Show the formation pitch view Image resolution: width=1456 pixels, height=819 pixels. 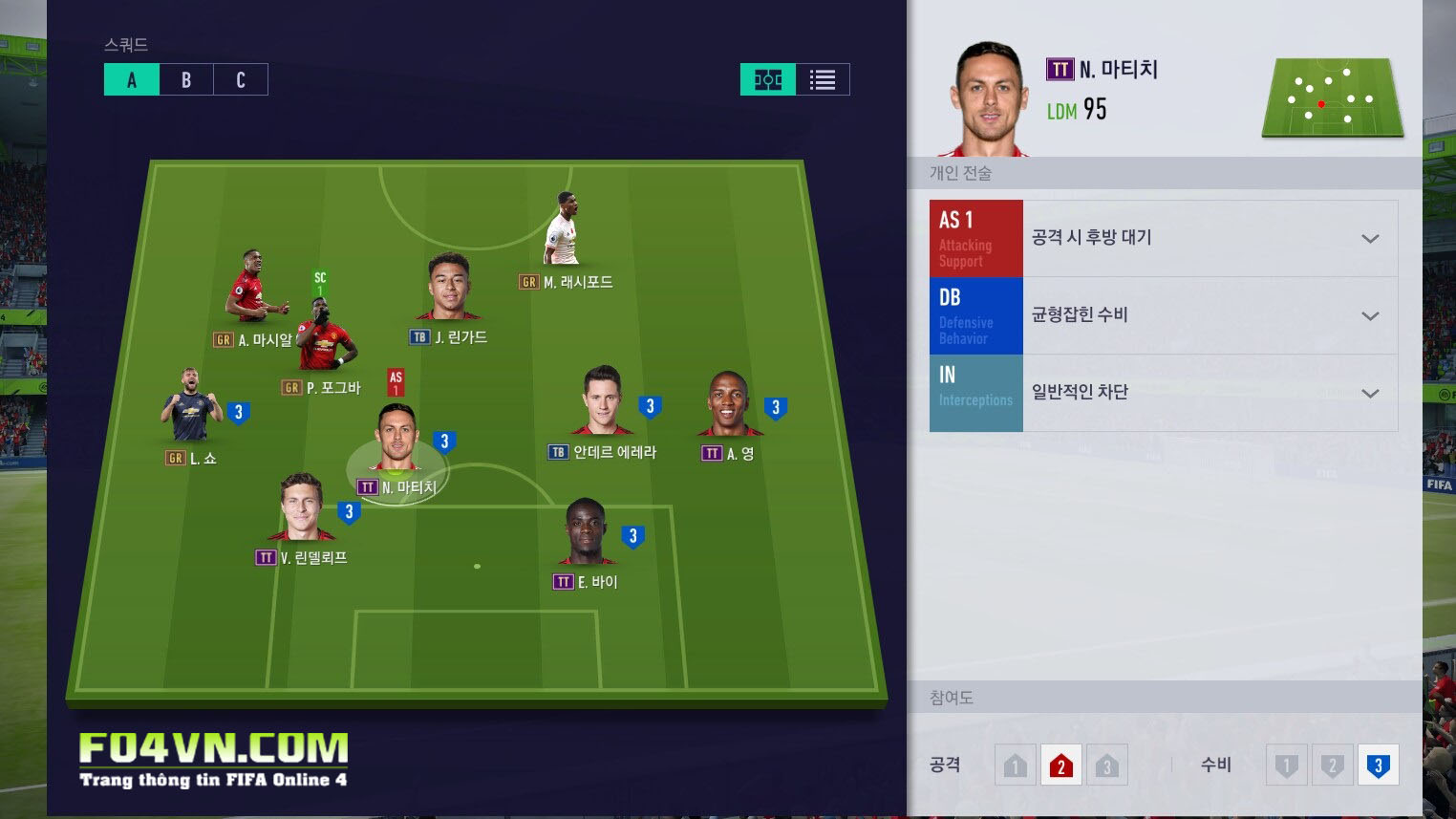coord(767,79)
